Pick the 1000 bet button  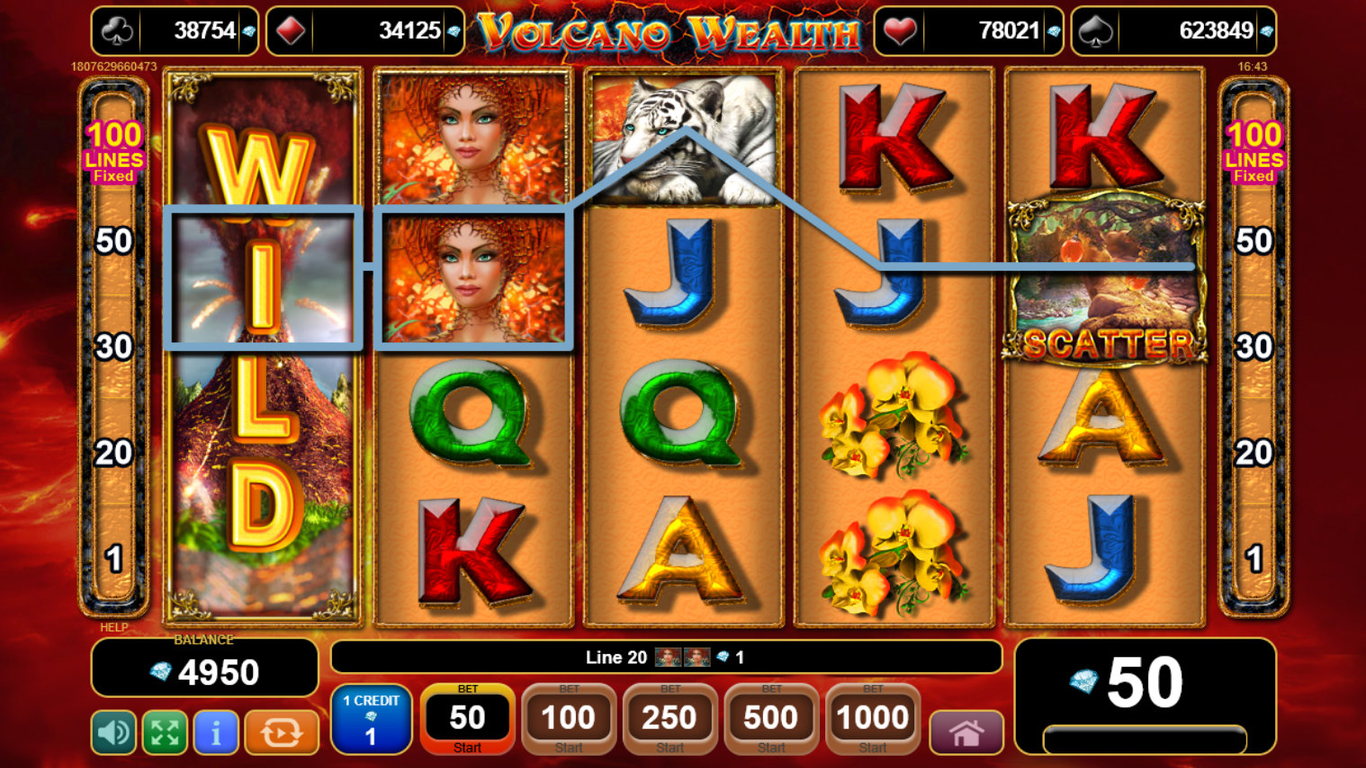tap(872, 719)
